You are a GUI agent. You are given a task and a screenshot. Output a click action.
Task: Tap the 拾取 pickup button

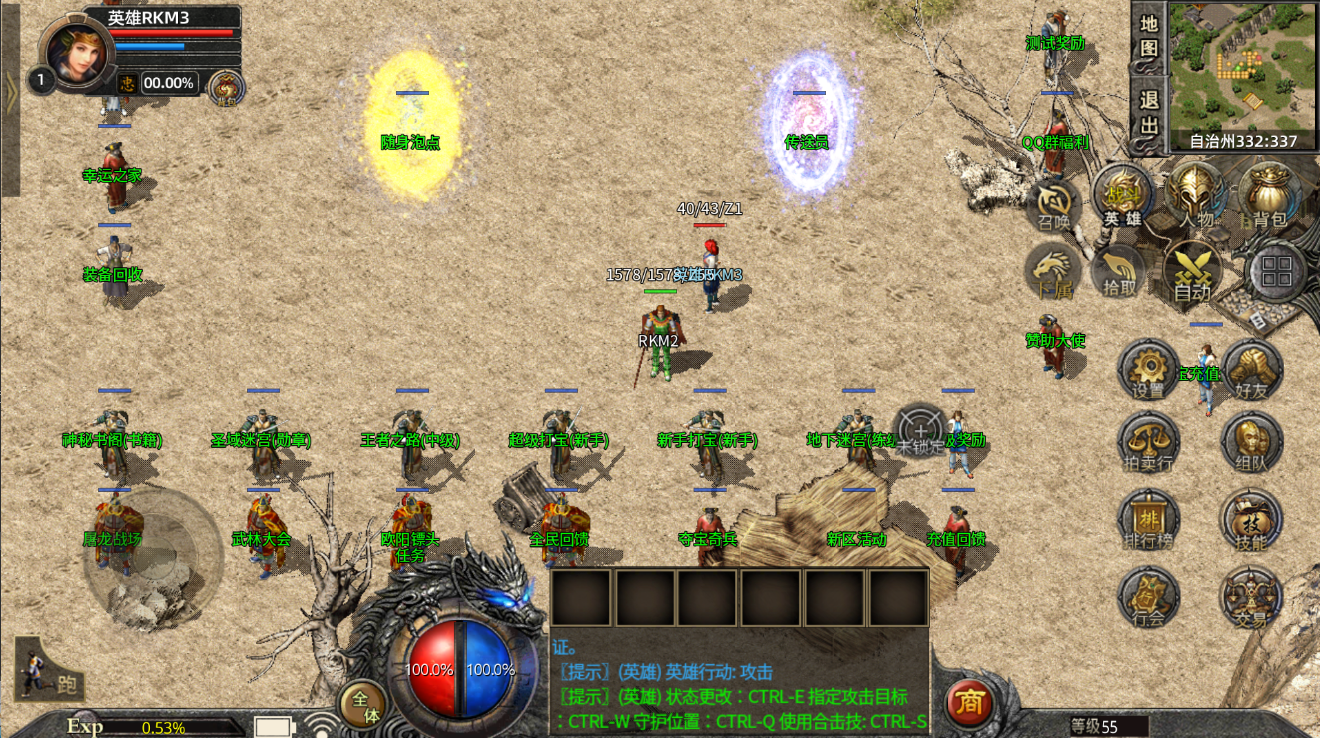click(x=1120, y=271)
